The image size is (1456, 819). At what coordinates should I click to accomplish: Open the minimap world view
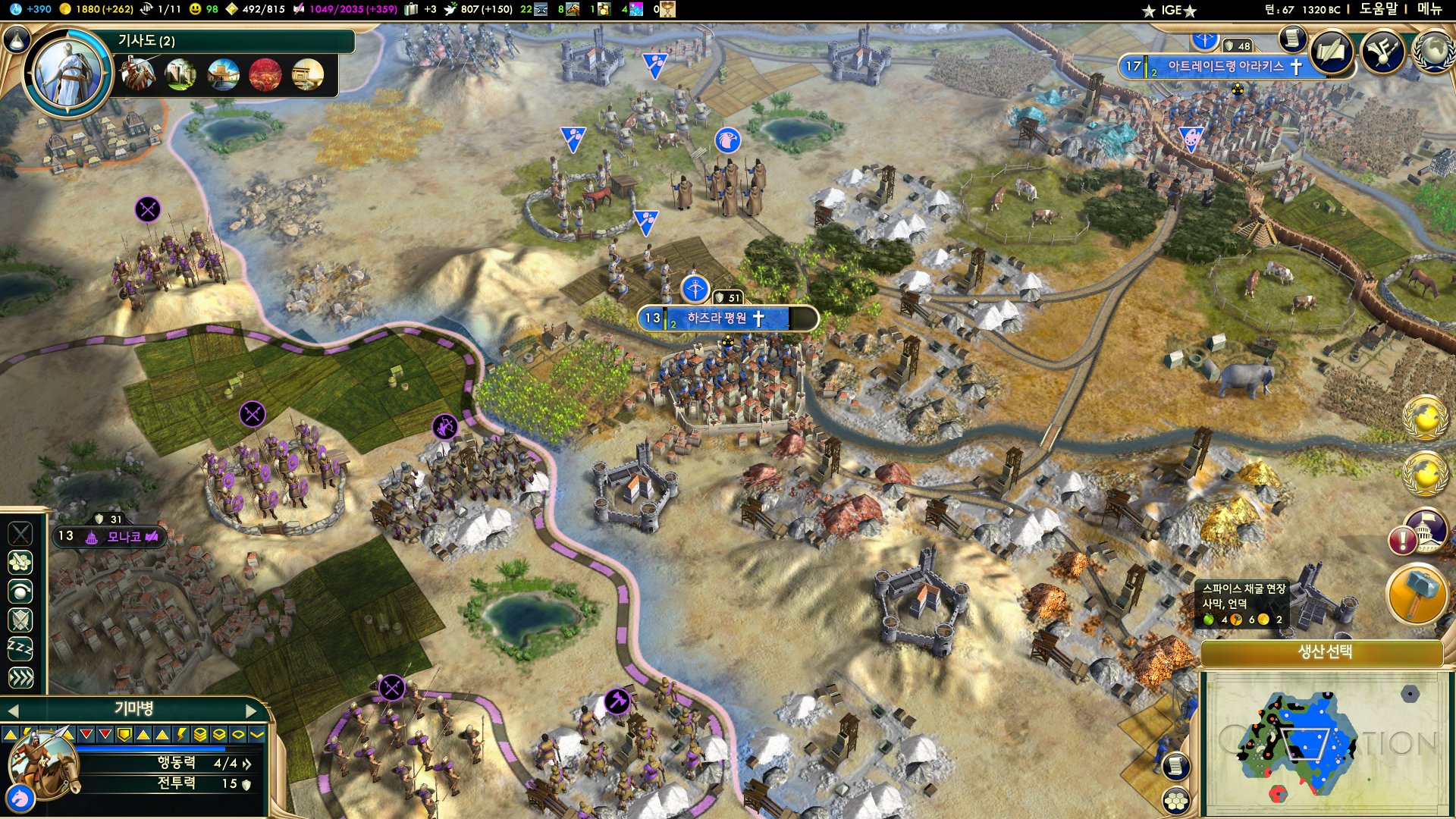(1323, 741)
